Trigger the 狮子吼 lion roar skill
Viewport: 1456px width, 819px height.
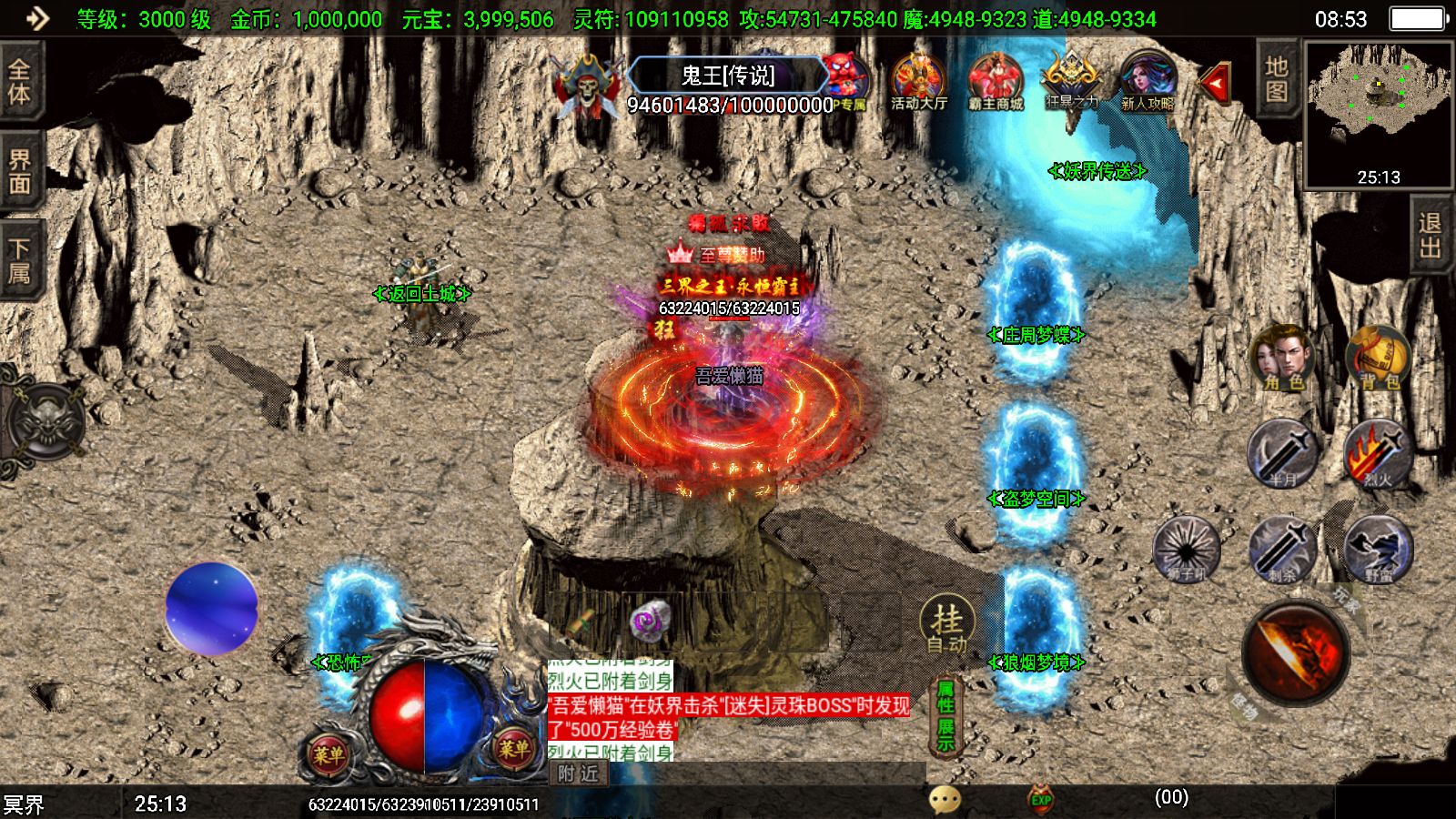[x=1186, y=549]
